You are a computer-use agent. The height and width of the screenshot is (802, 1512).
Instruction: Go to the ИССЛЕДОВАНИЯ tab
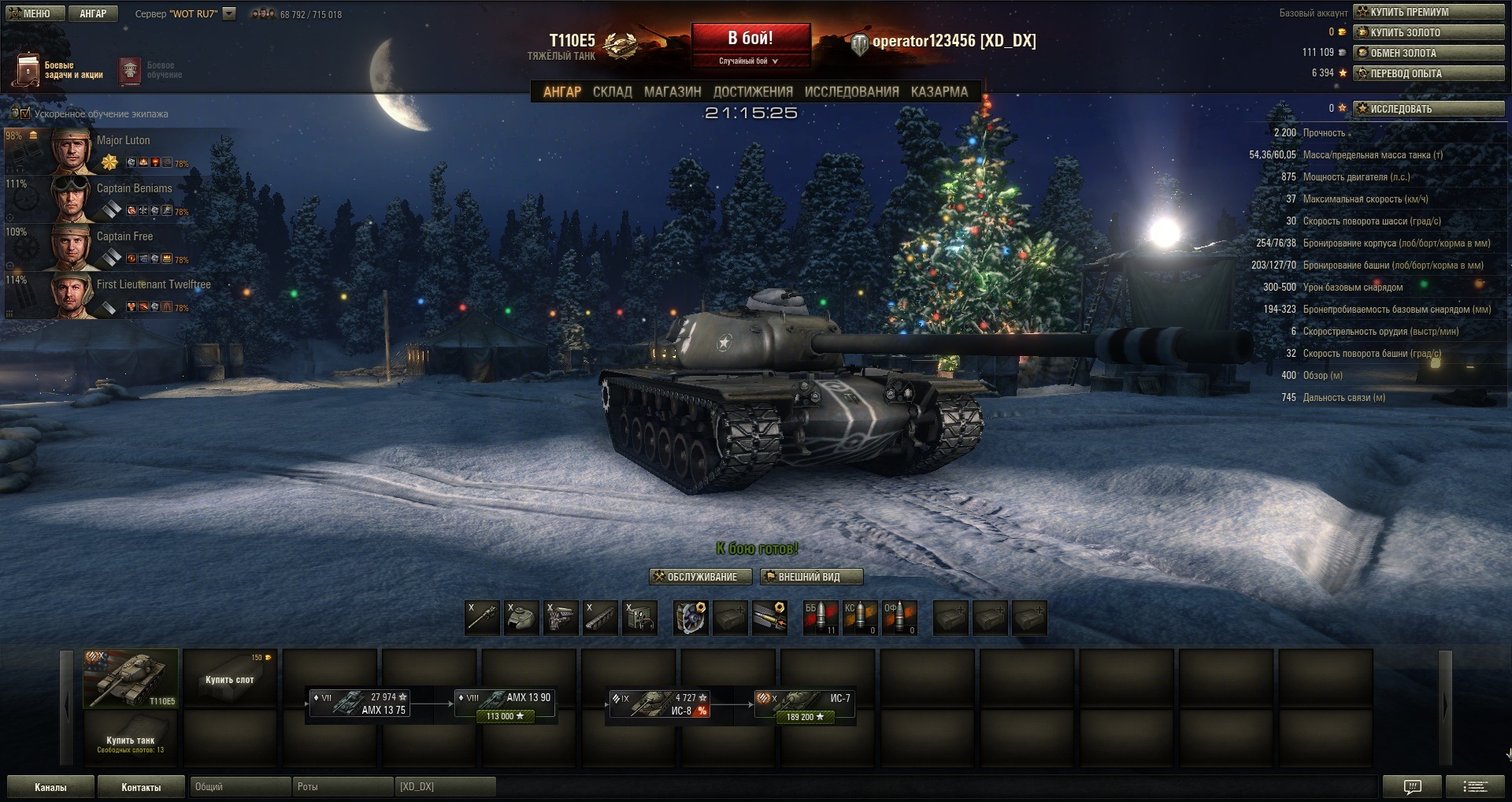851,92
